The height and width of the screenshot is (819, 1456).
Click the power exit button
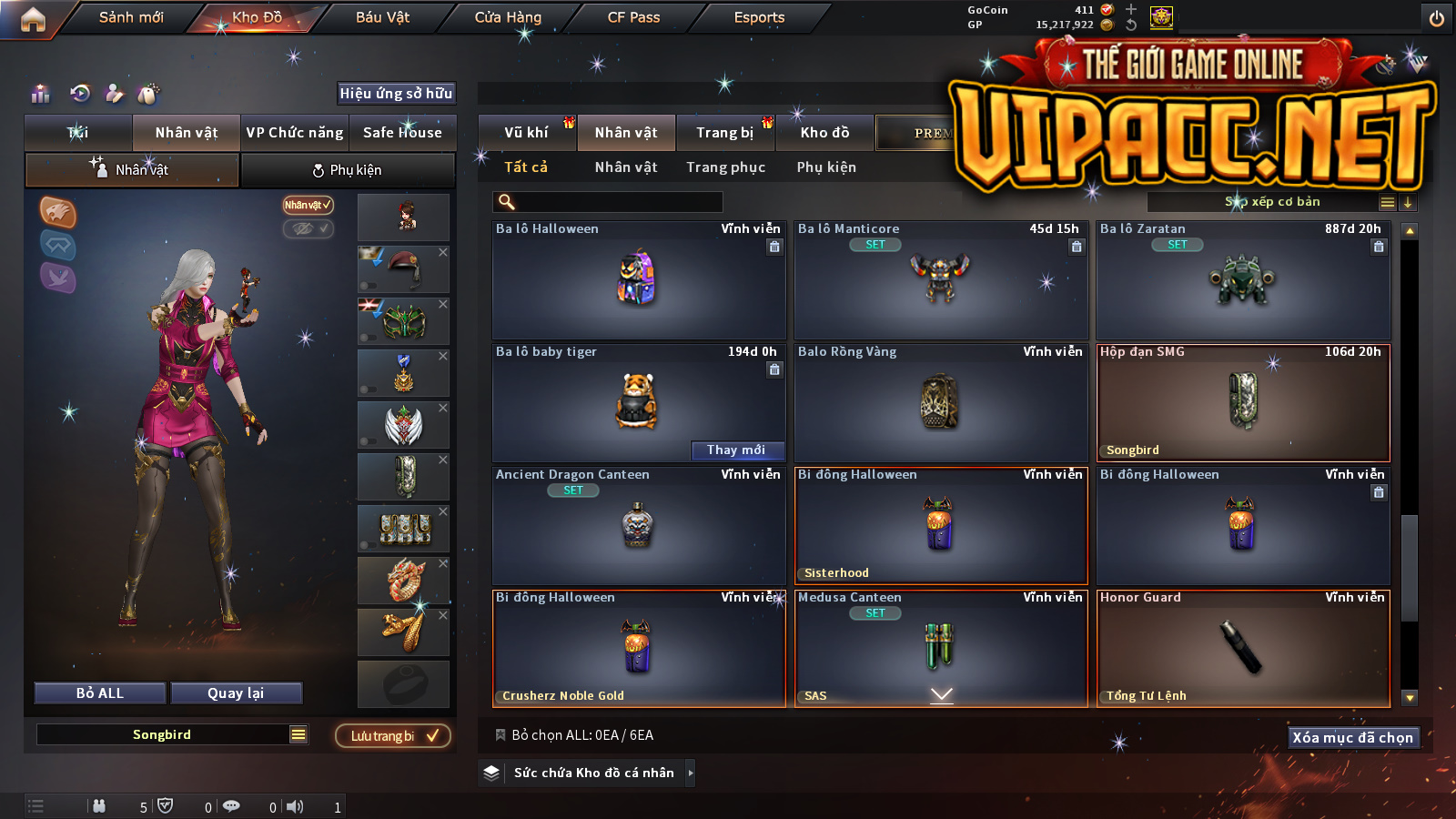(x=1437, y=18)
